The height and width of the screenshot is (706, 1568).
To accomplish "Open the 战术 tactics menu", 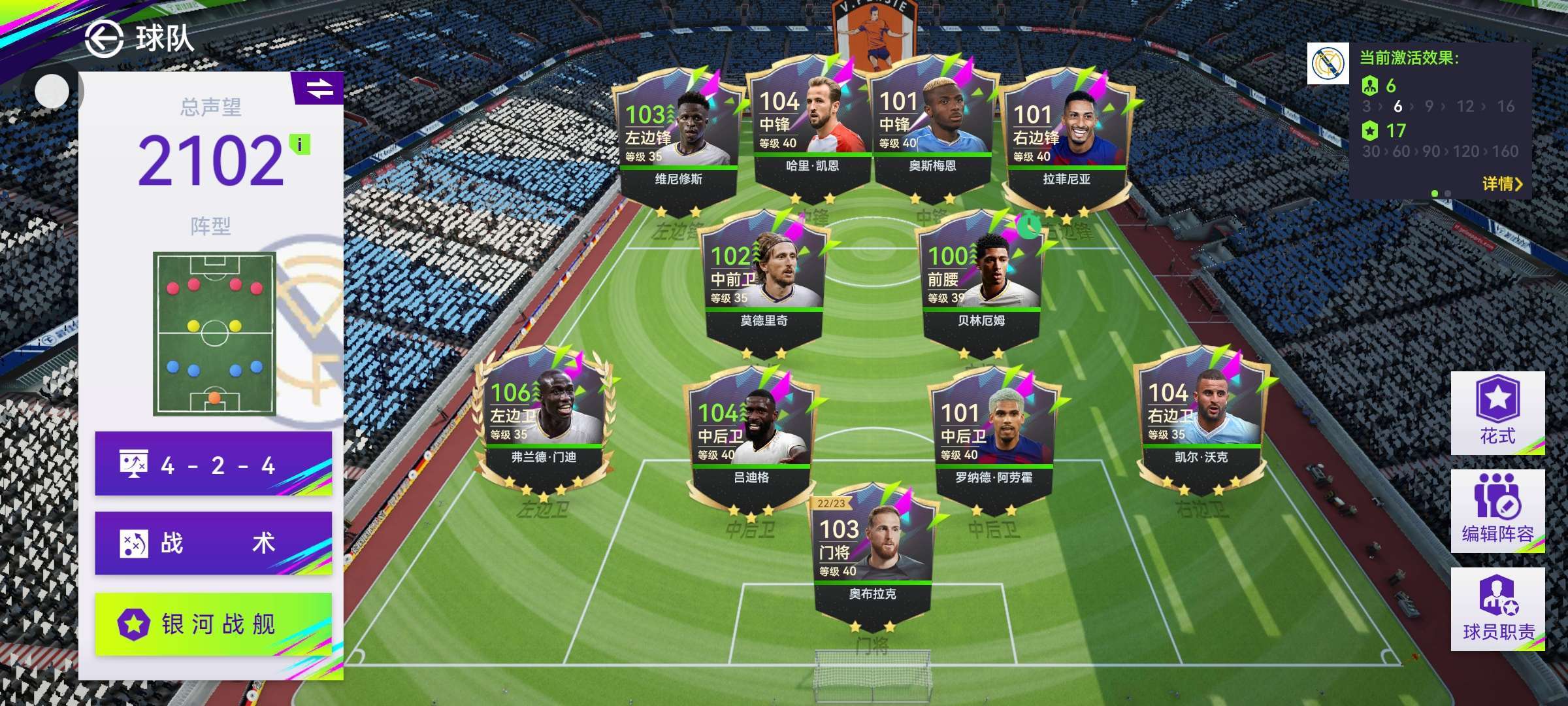I will coord(214,543).
